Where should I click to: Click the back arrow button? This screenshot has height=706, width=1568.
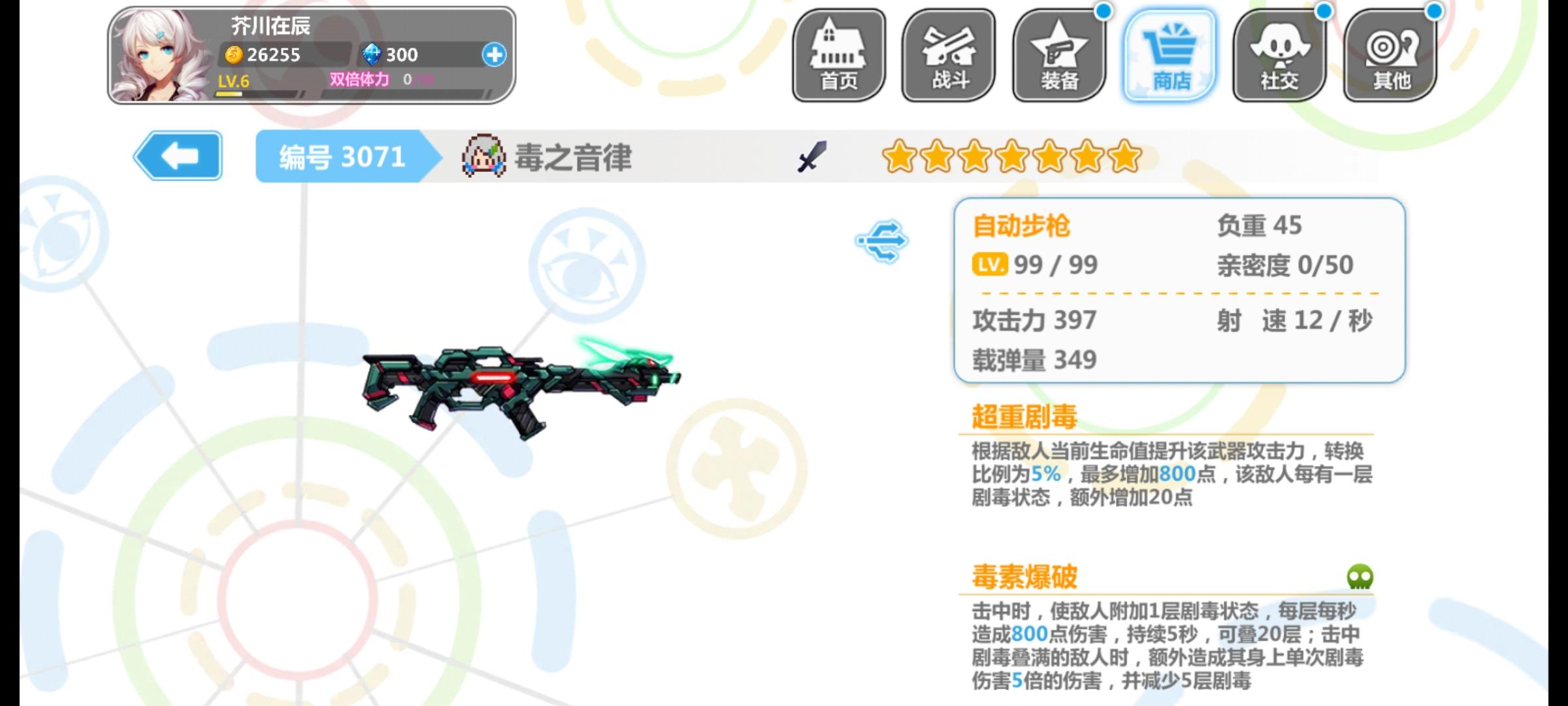[178, 156]
